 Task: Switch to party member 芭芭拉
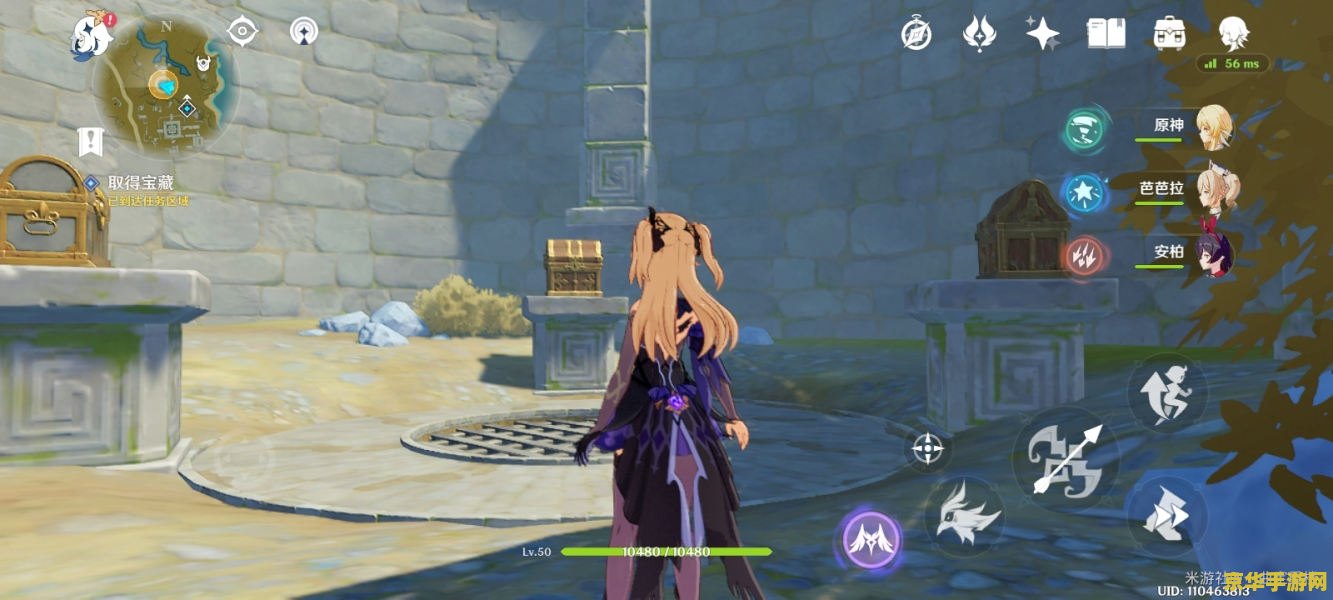click(1214, 188)
